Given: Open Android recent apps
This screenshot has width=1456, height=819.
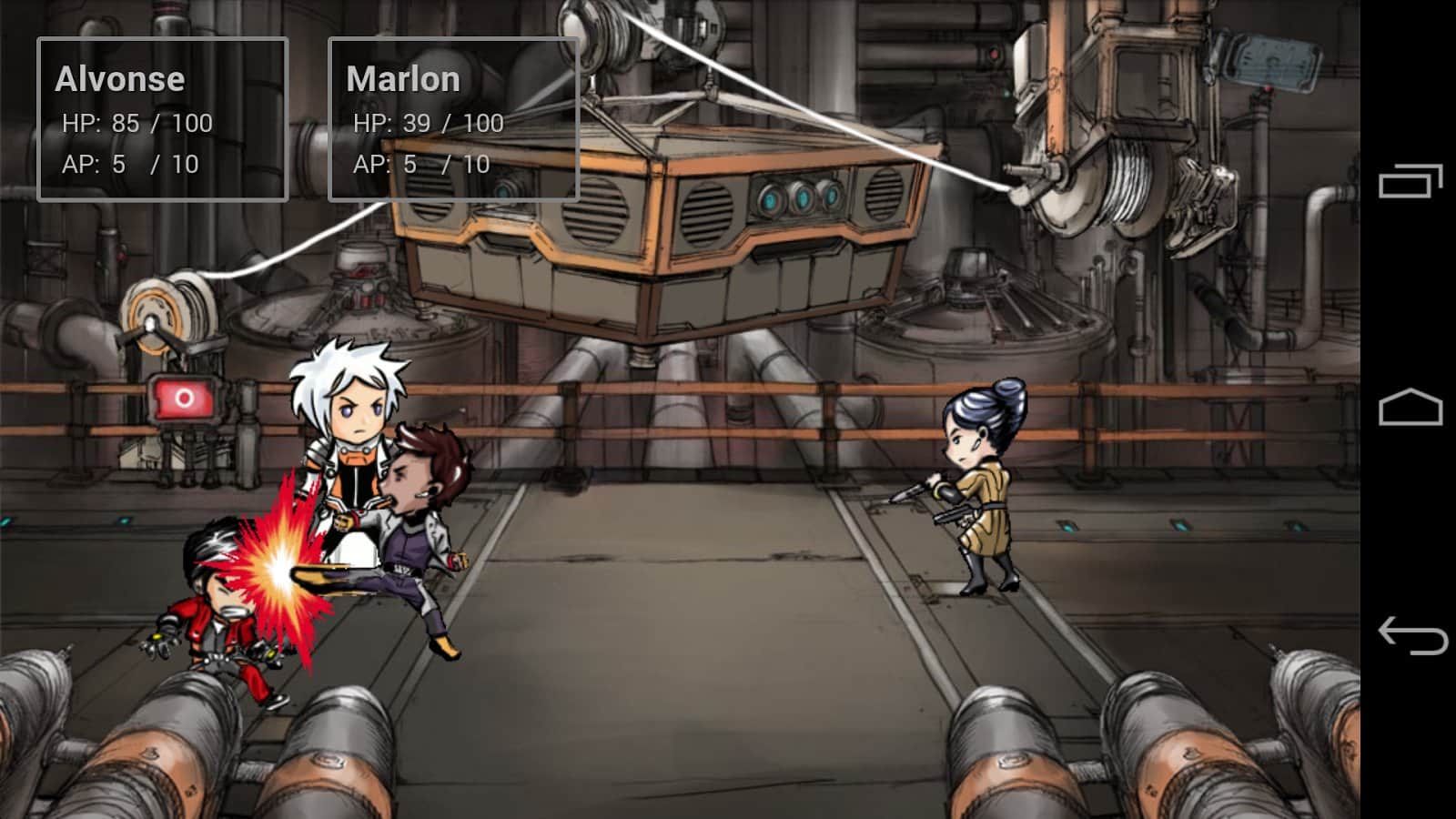Looking at the screenshot, I should click(1410, 181).
